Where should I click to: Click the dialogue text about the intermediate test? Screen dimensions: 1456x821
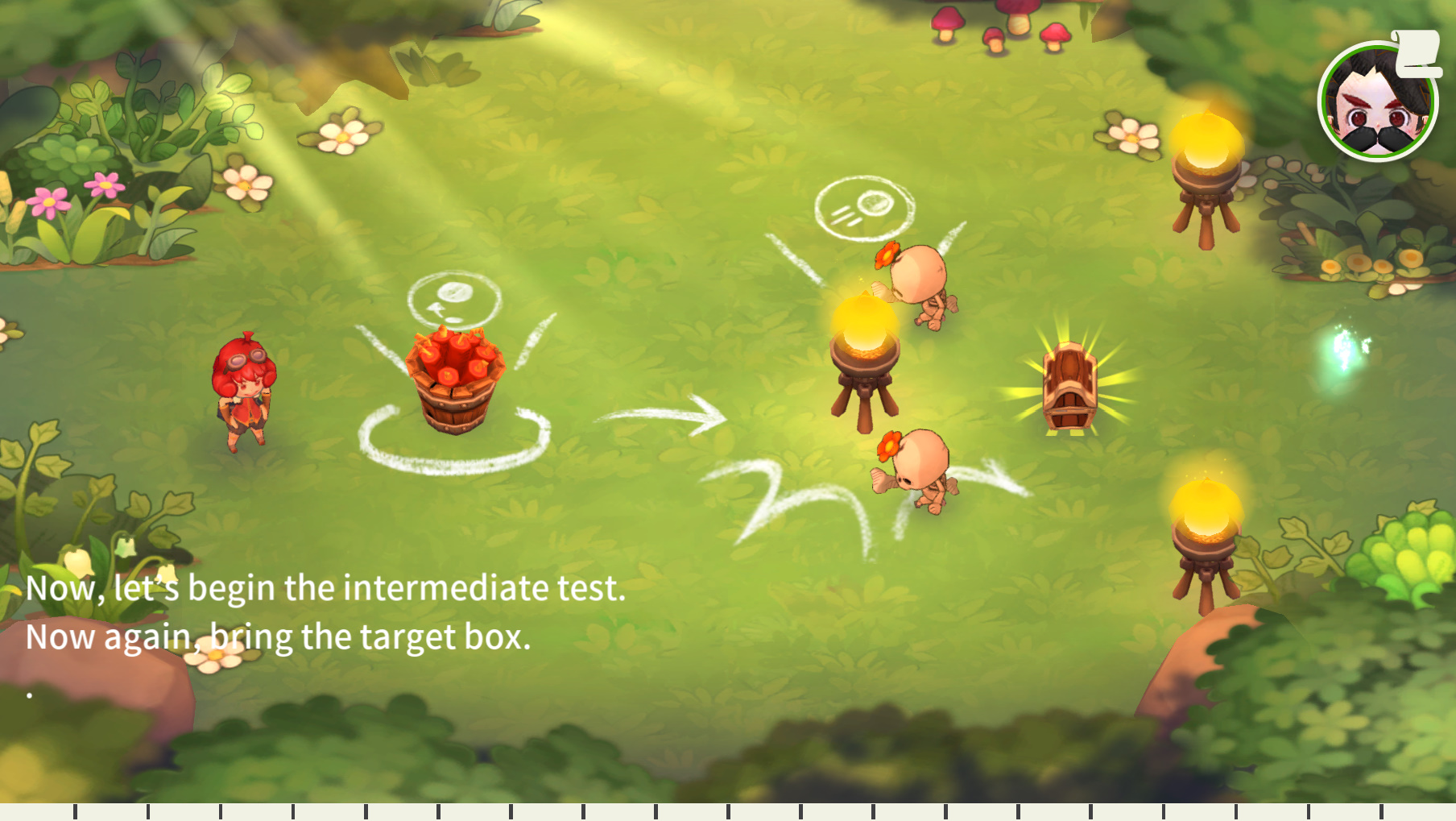pyautogui.click(x=325, y=588)
